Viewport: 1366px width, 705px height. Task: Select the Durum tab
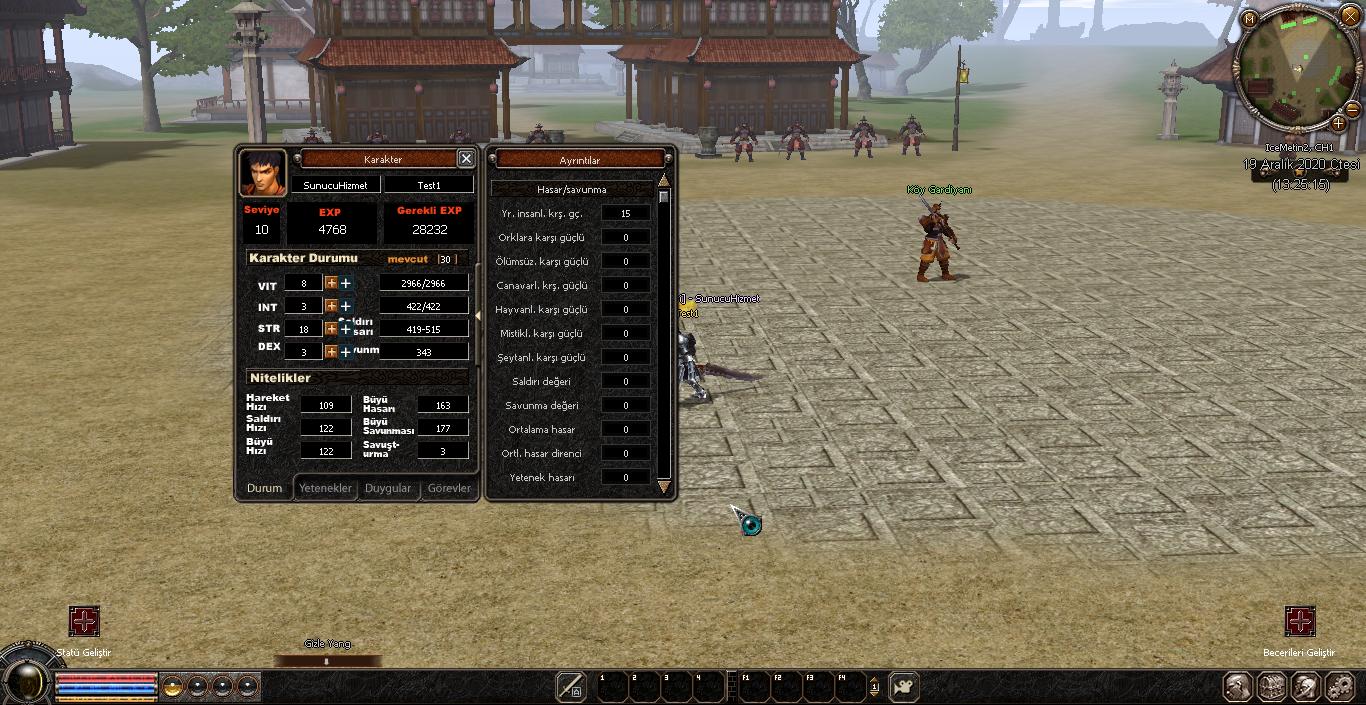pyautogui.click(x=265, y=488)
